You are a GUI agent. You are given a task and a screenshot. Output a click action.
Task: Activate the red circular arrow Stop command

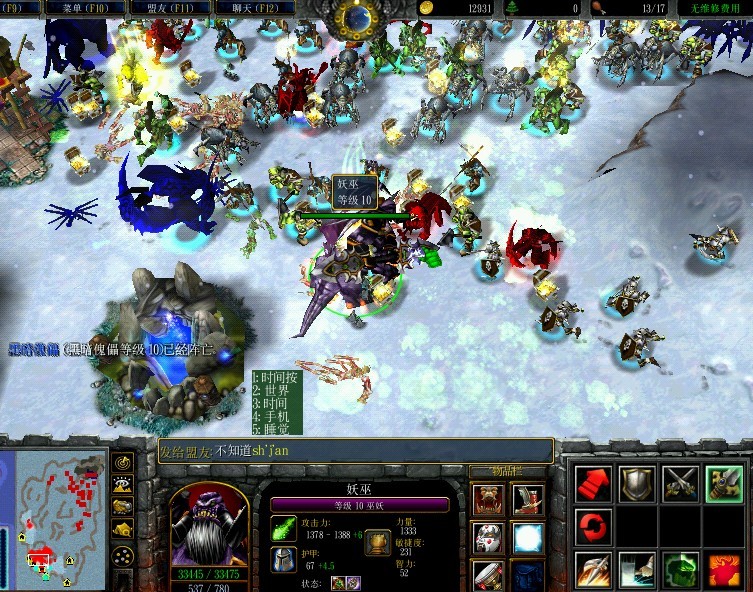point(592,526)
